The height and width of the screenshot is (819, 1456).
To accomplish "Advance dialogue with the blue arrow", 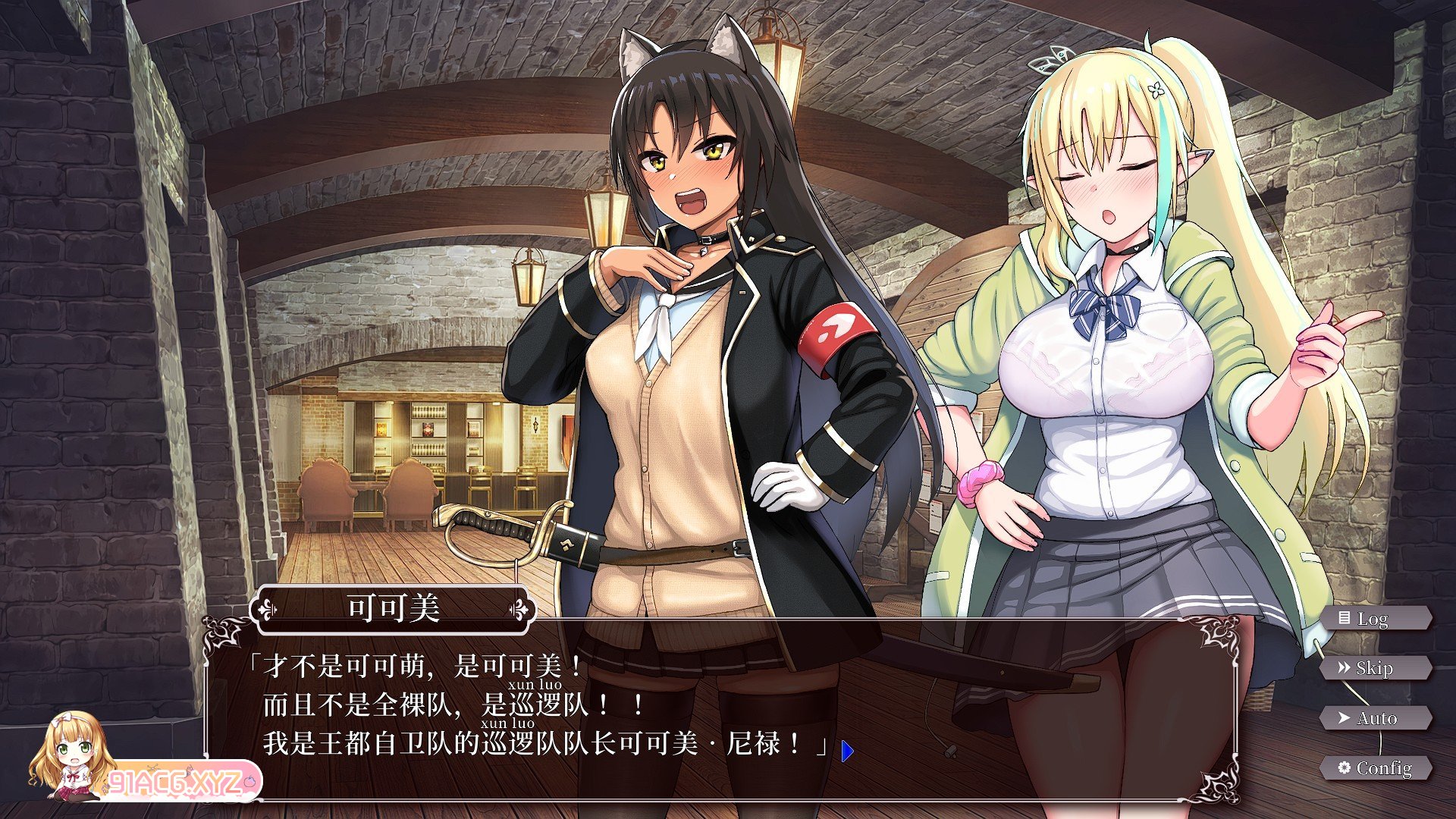I will tap(847, 751).
